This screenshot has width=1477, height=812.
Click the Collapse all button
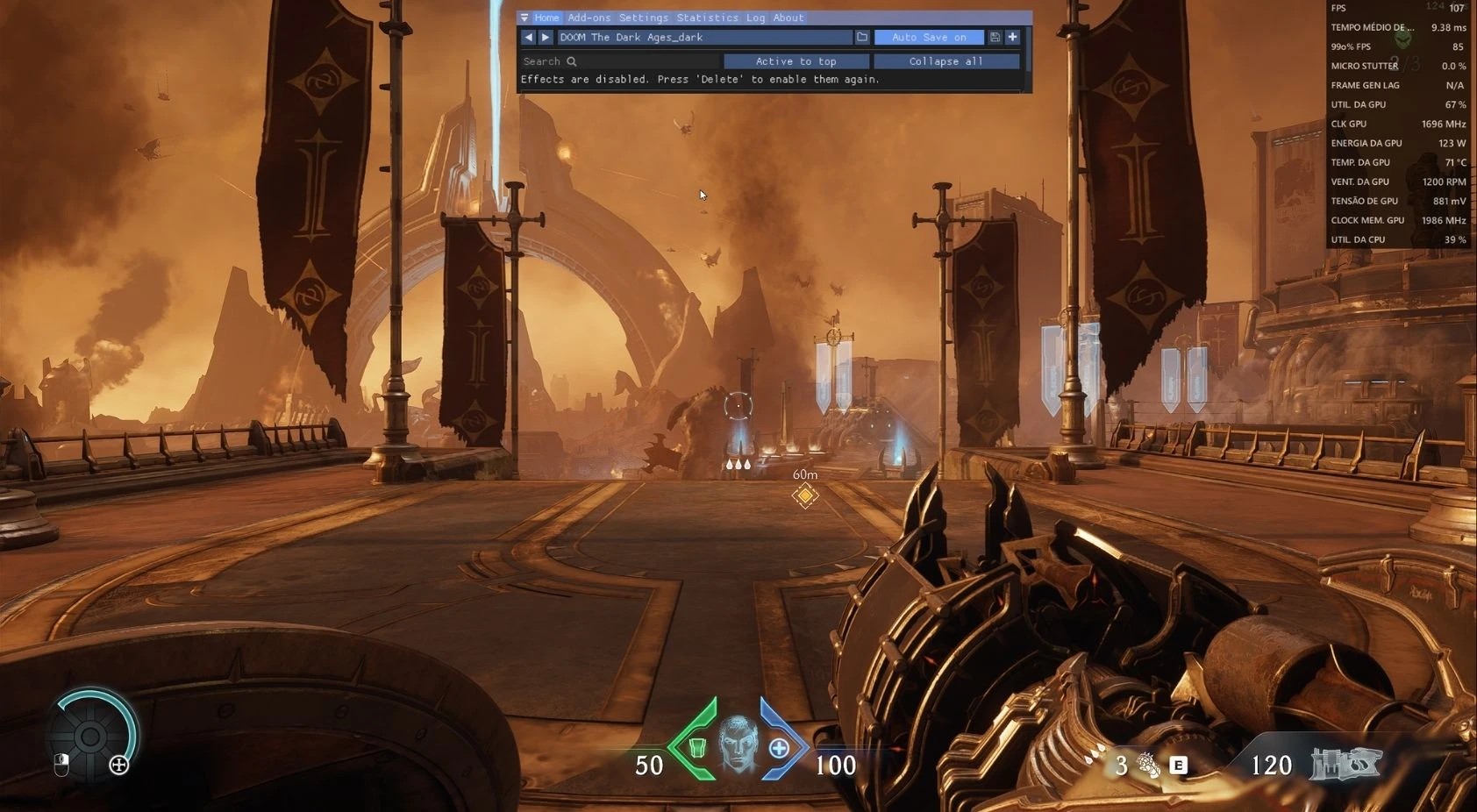[x=945, y=61]
